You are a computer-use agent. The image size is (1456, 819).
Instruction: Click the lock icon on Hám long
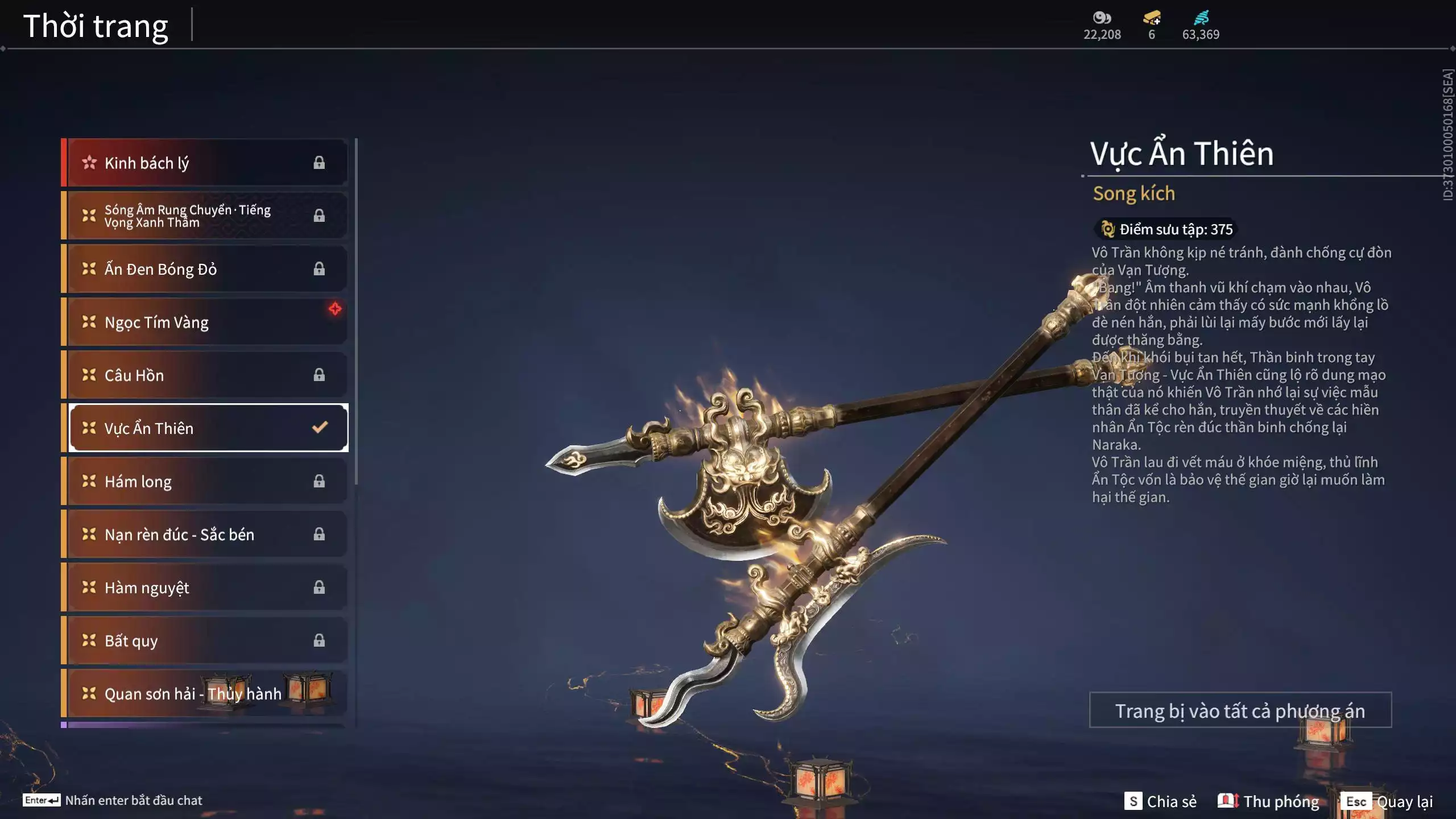point(319,481)
